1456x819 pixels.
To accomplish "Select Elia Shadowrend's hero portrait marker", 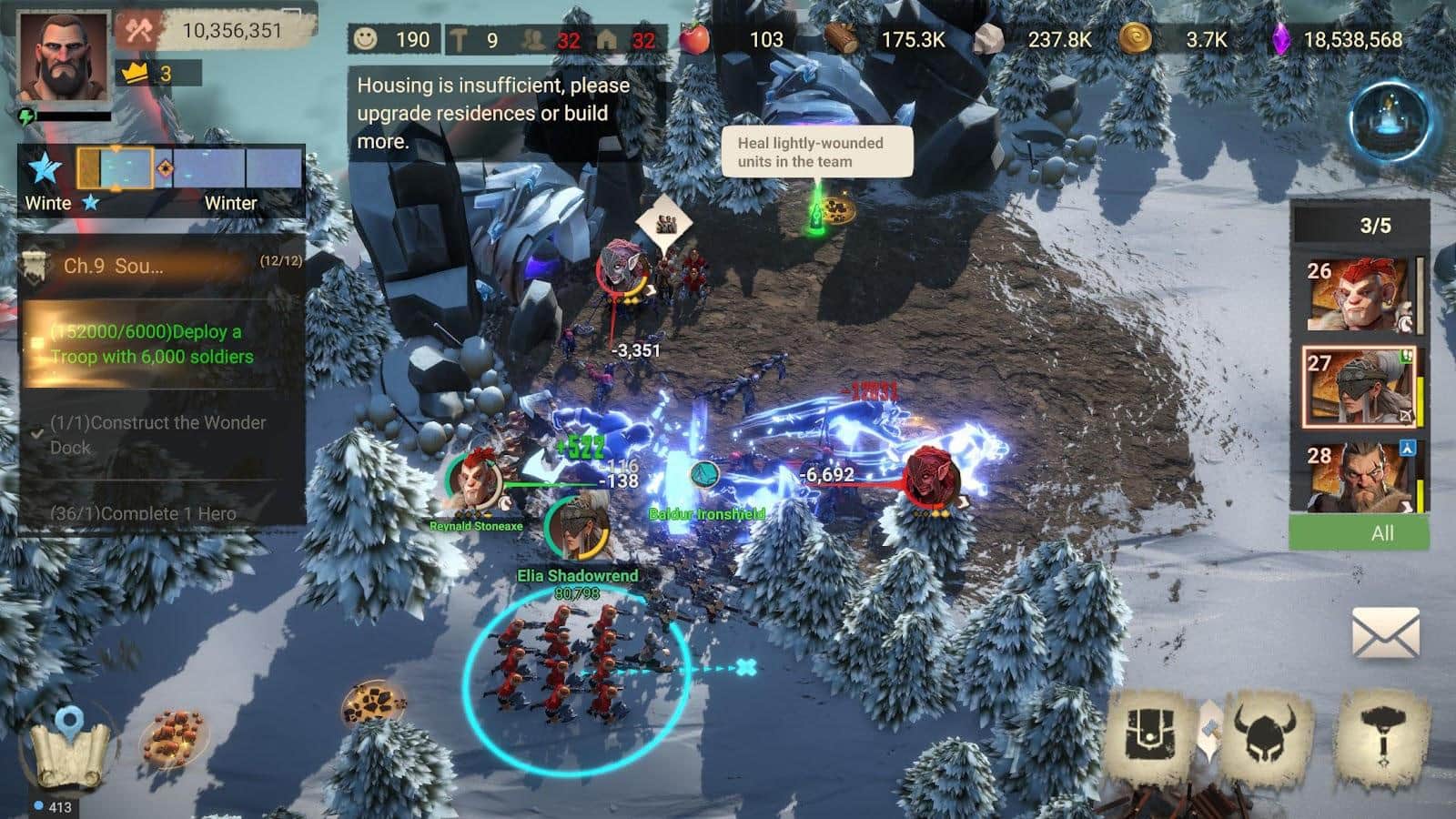I will click(x=577, y=526).
